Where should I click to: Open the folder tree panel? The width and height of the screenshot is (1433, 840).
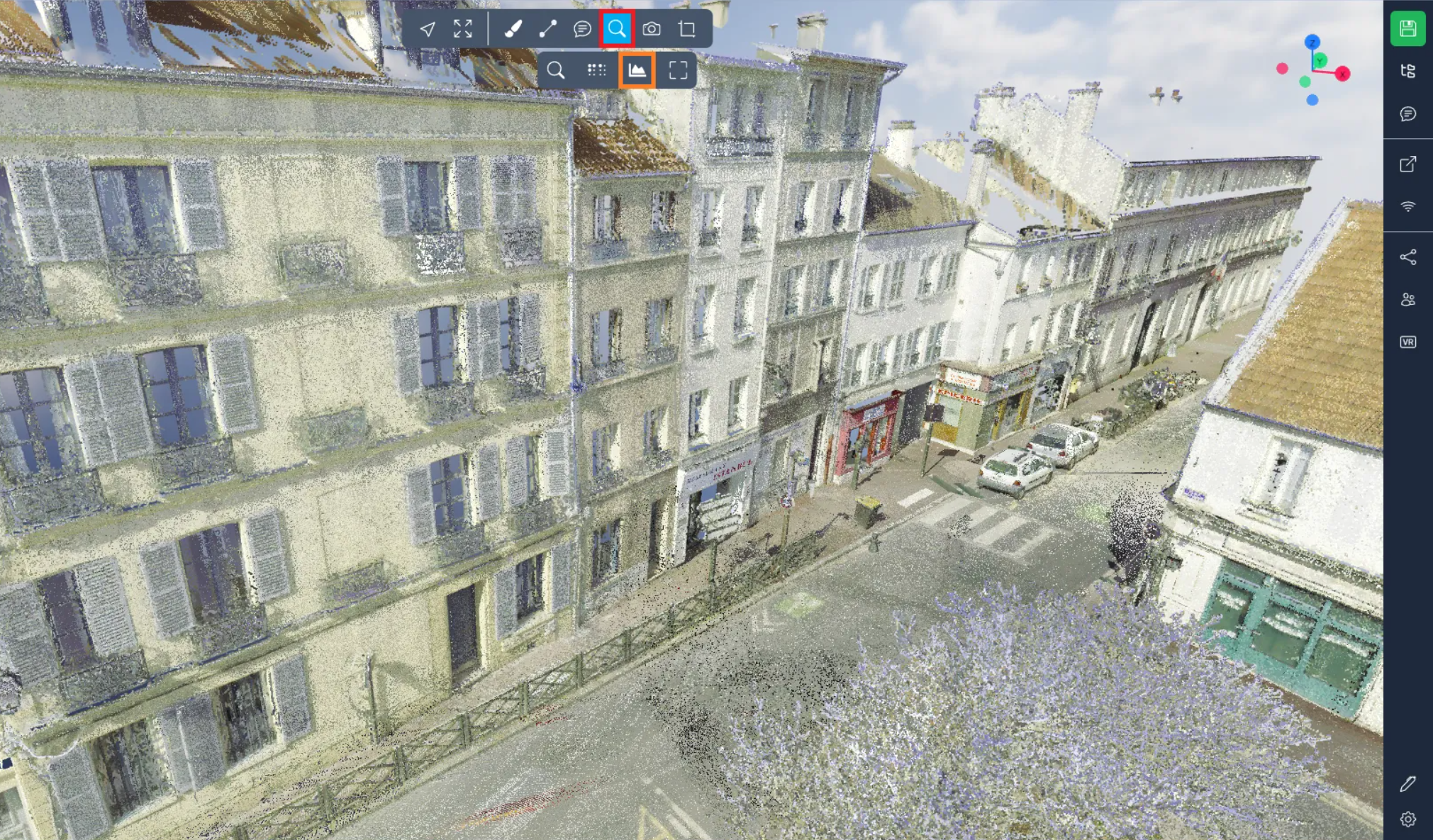(1407, 71)
